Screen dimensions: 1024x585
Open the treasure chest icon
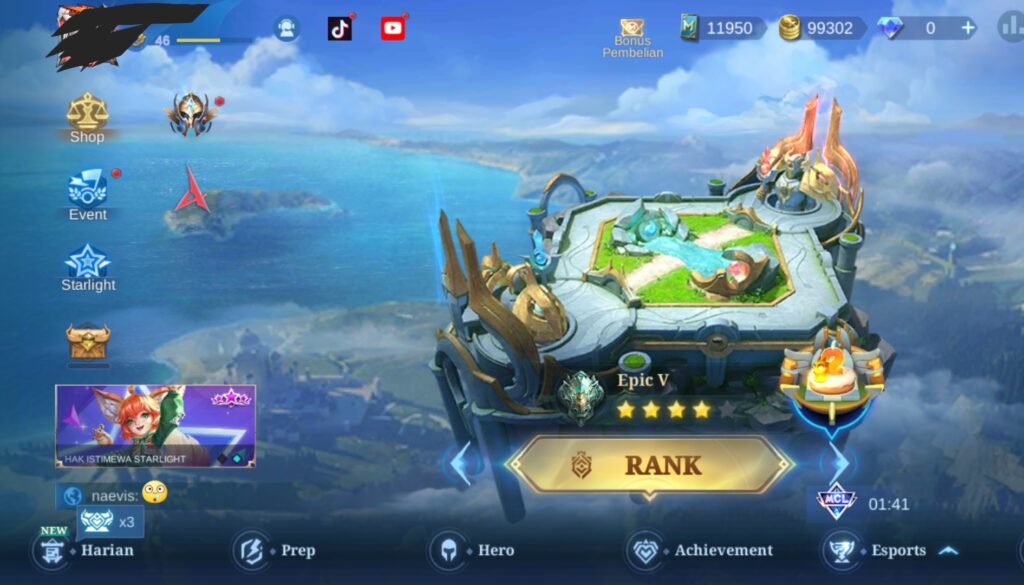[88, 342]
